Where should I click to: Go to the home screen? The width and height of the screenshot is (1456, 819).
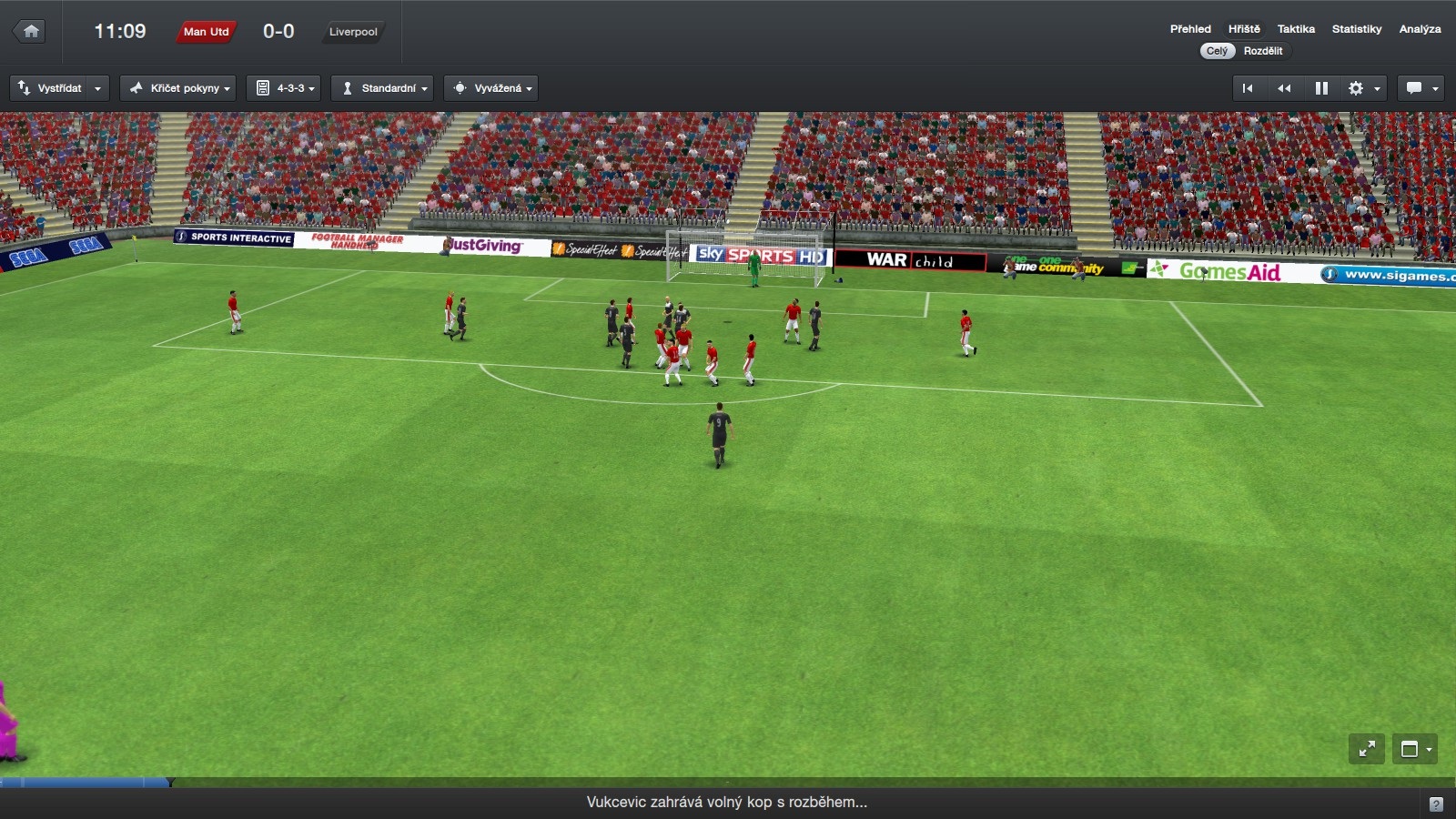tap(31, 32)
